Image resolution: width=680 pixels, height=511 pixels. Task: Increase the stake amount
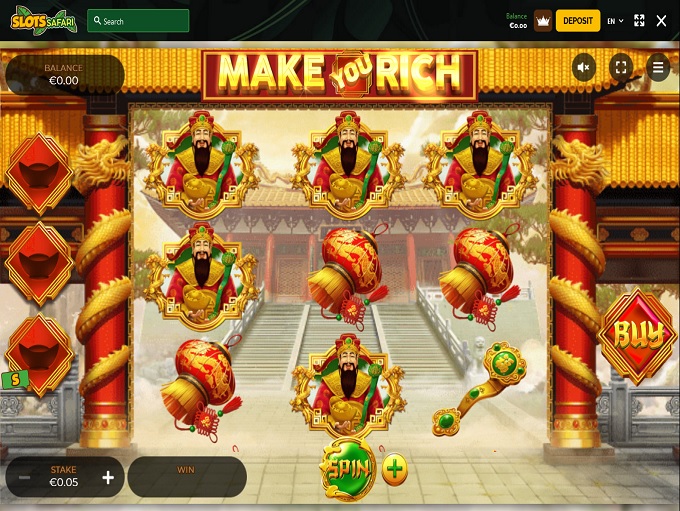108,477
